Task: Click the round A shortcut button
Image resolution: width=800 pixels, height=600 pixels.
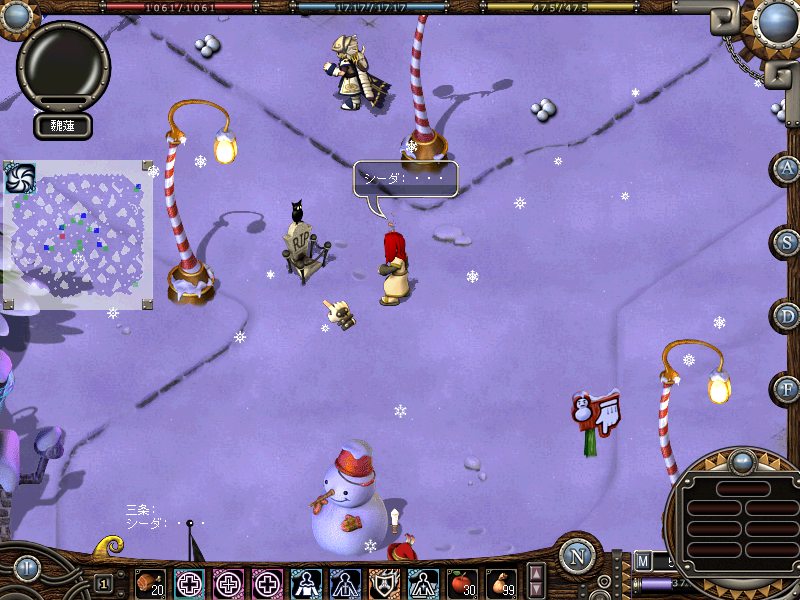Action: [x=788, y=169]
